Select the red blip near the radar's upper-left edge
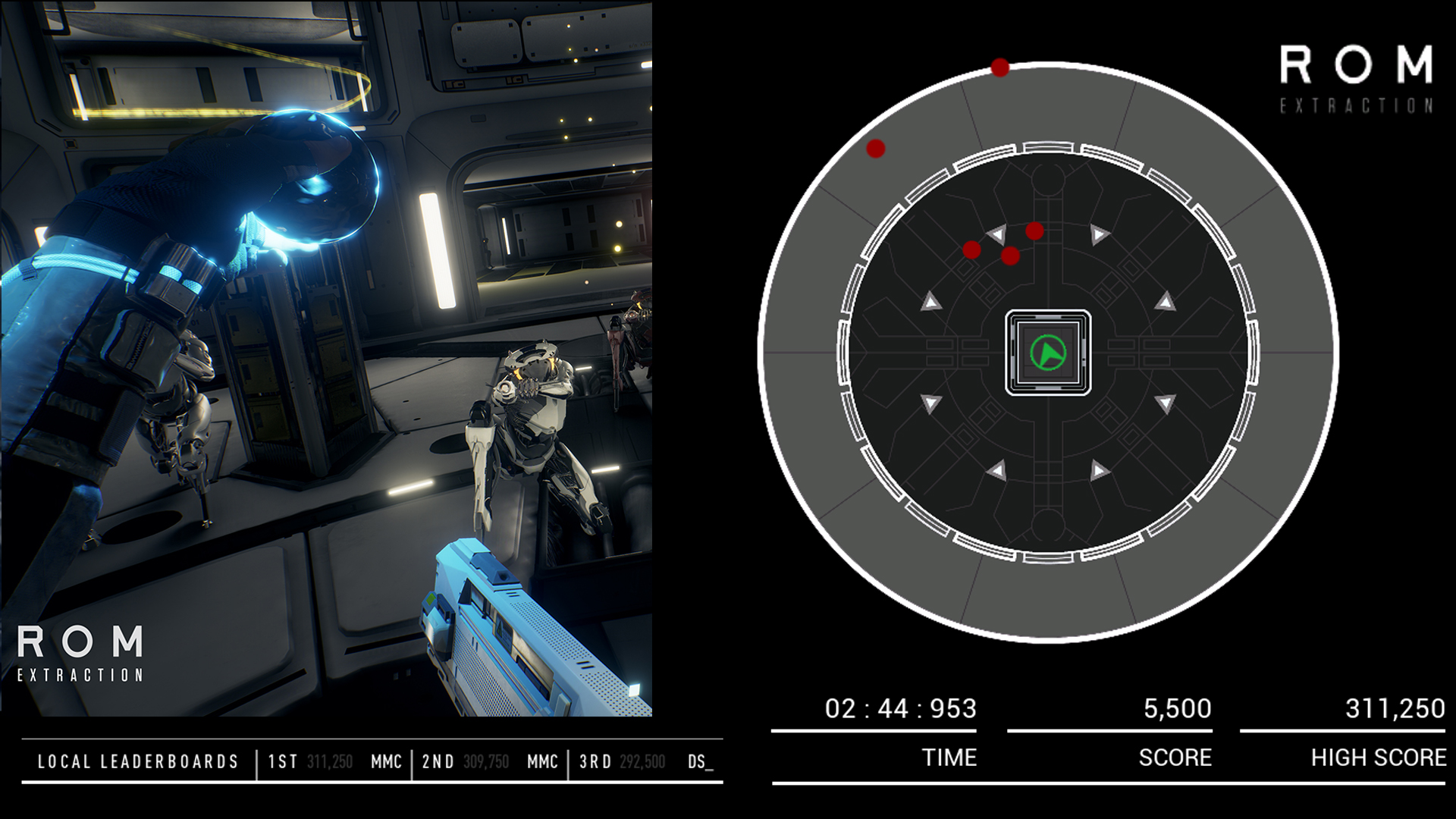This screenshot has width=1456, height=819. point(876,149)
